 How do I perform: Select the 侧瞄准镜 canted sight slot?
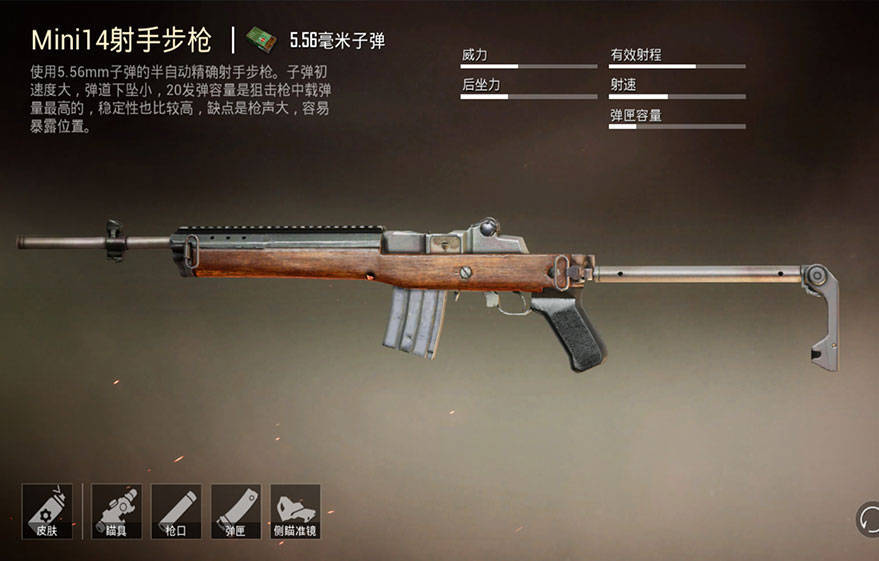point(295,511)
